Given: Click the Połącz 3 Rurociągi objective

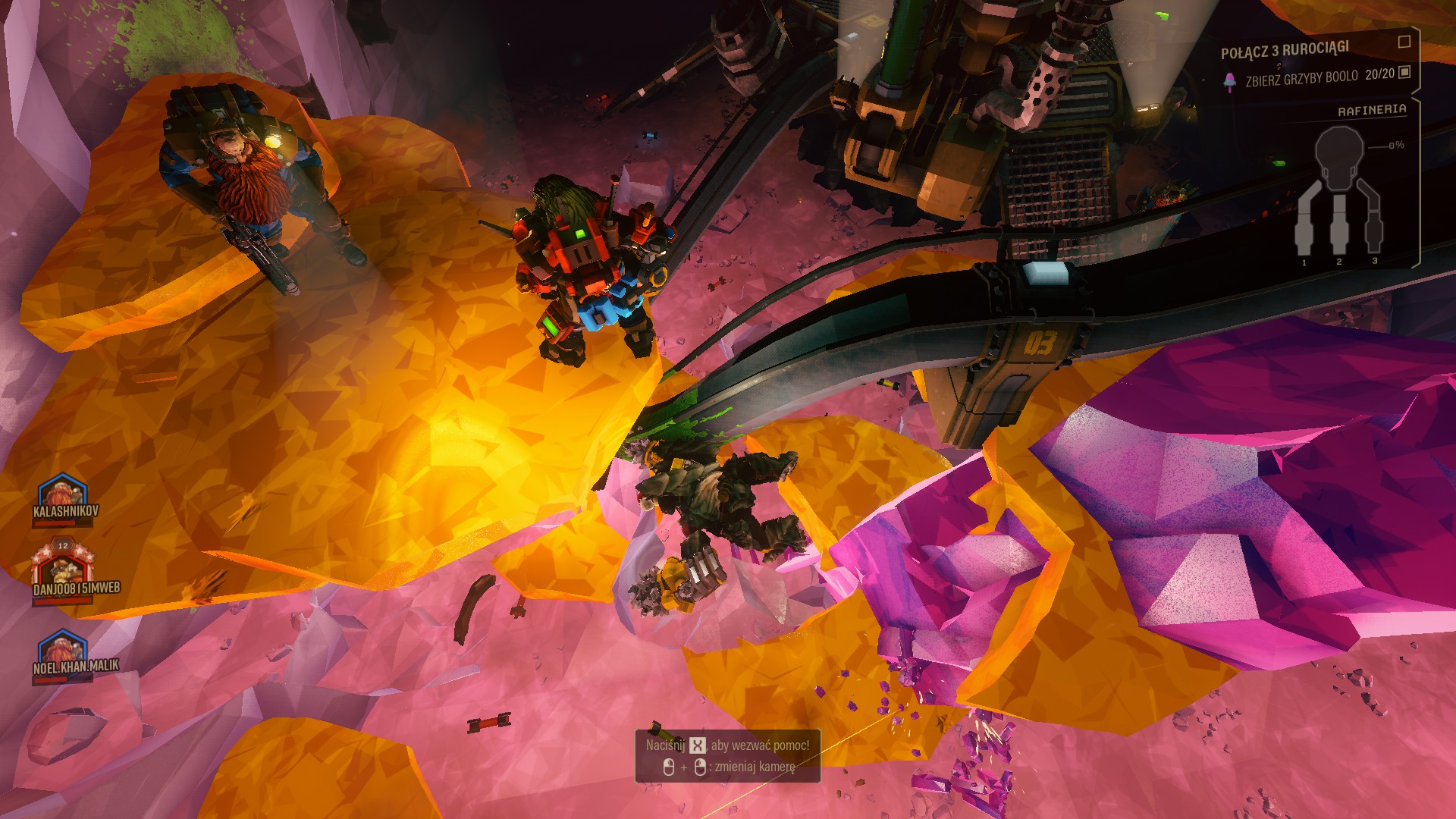Looking at the screenshot, I should [x=1285, y=50].
